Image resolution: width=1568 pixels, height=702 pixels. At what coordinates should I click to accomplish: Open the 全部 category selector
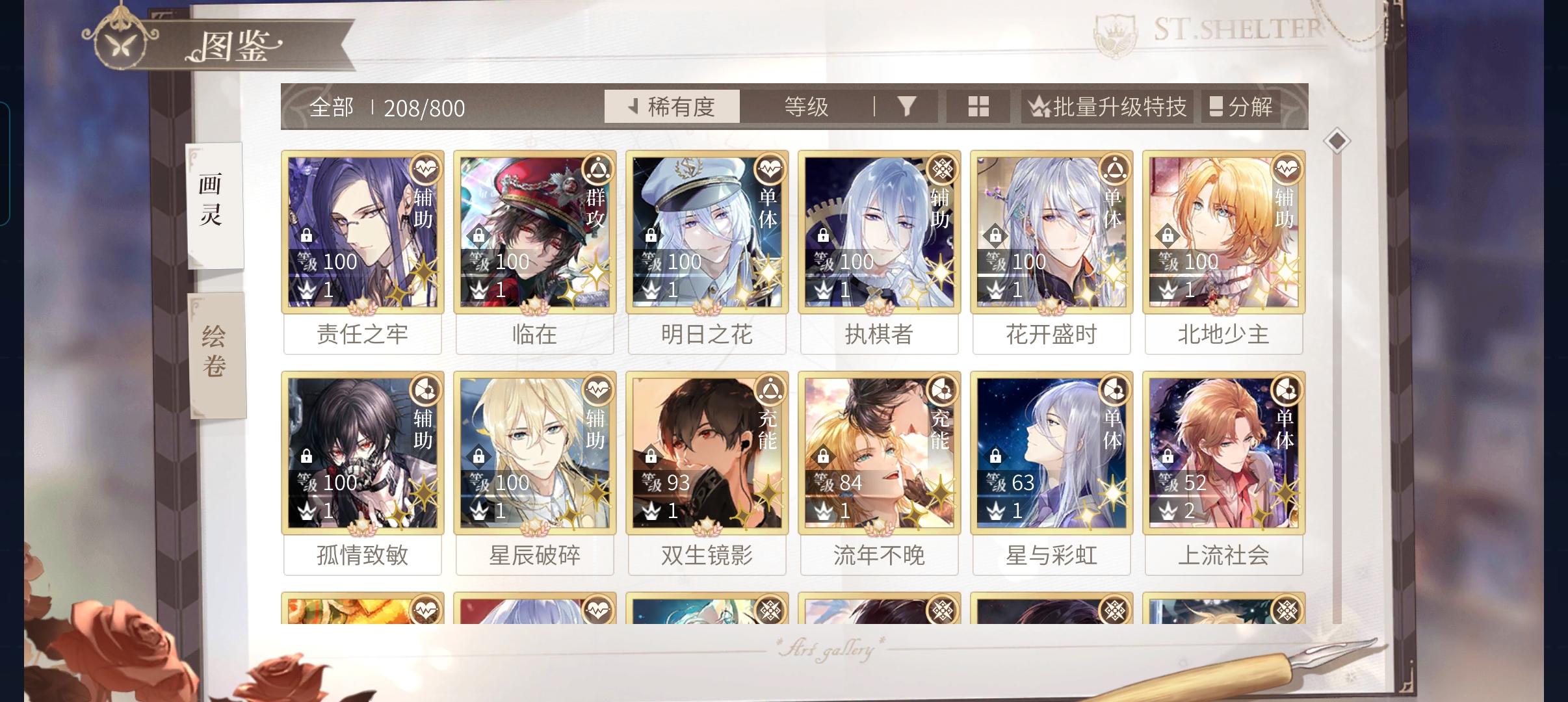tap(332, 106)
